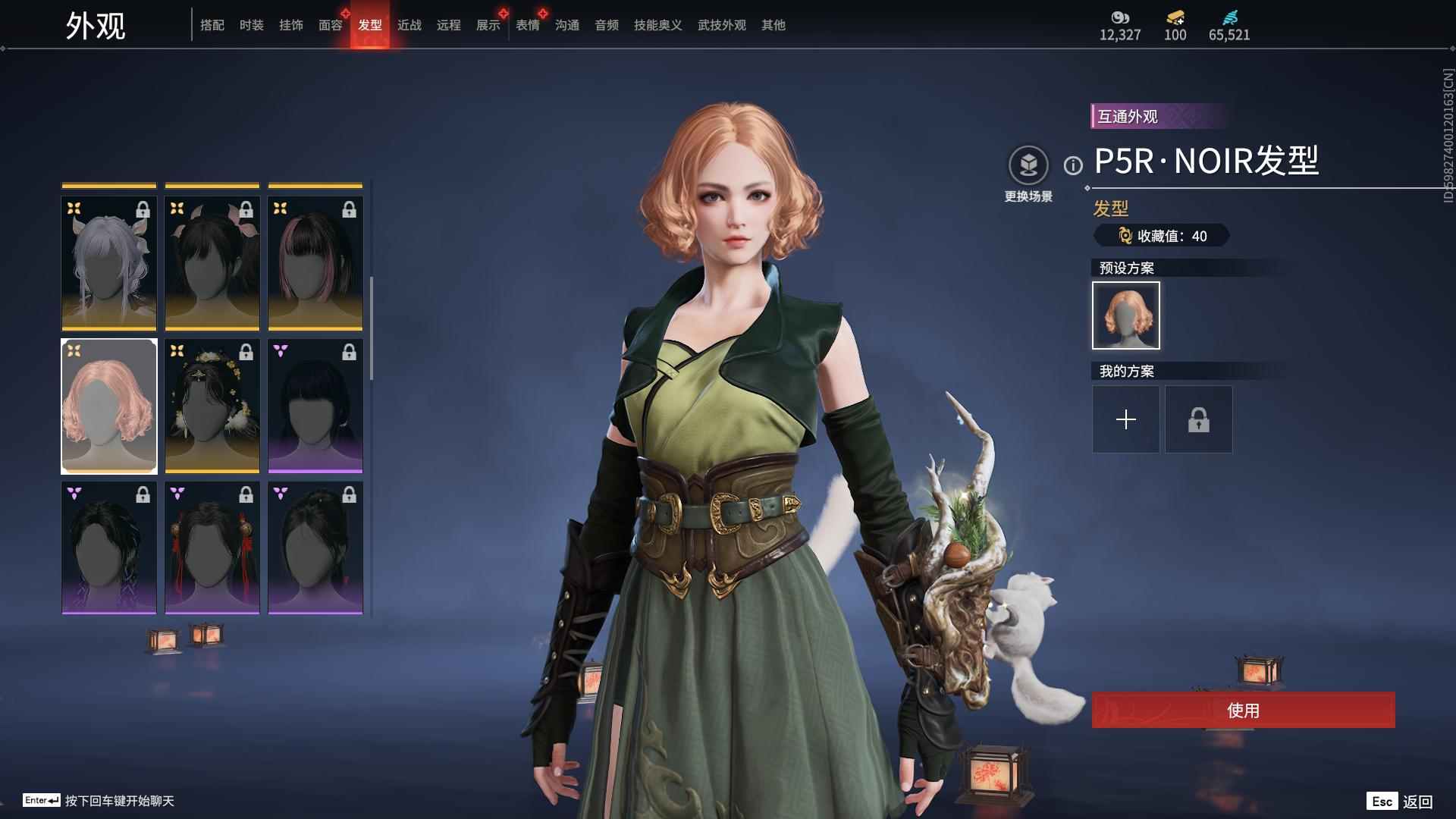
Task: Open the info icon beside P5R·NOIR发型
Action: click(1073, 165)
